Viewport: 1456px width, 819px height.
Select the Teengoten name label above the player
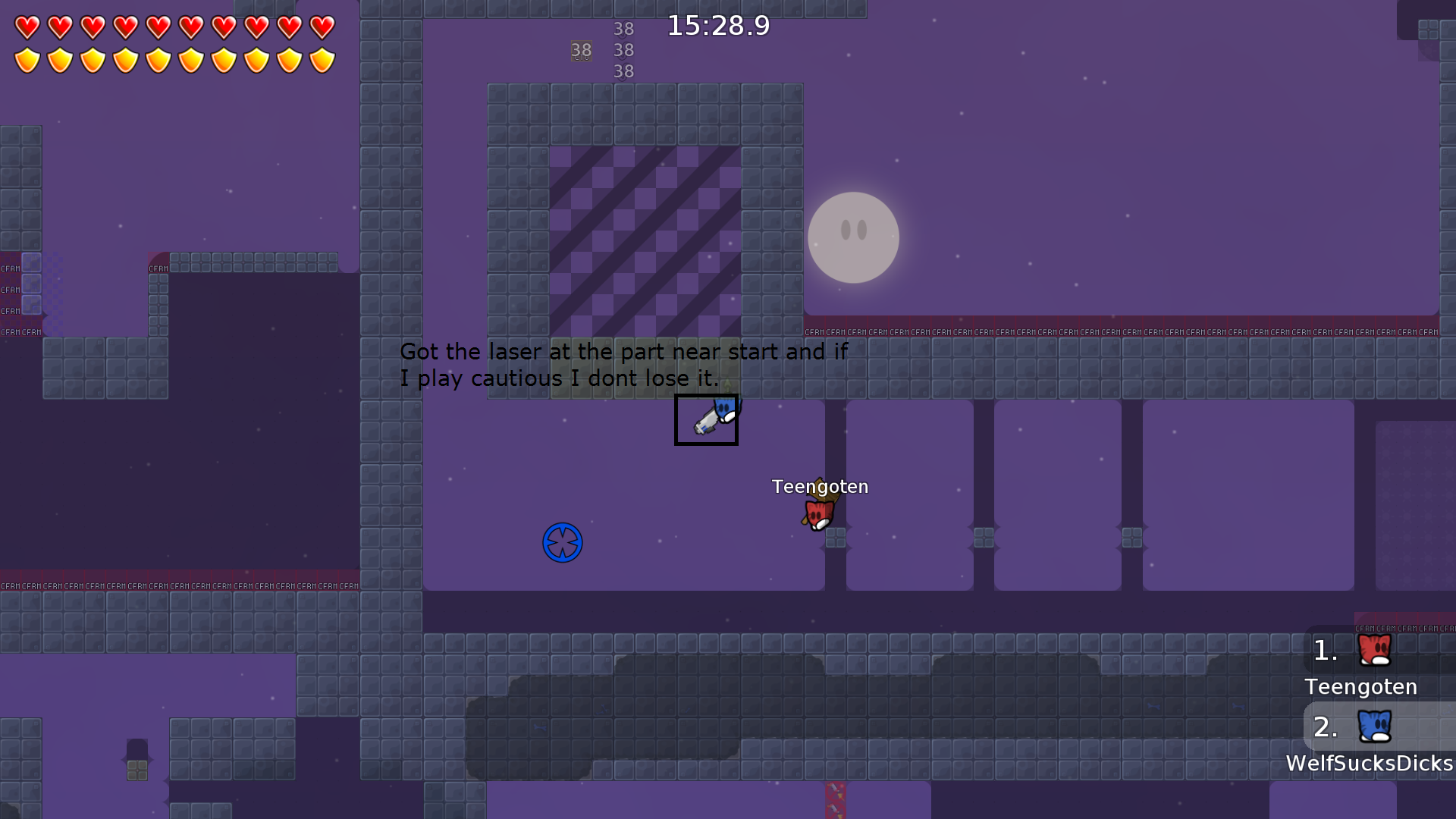(x=821, y=487)
